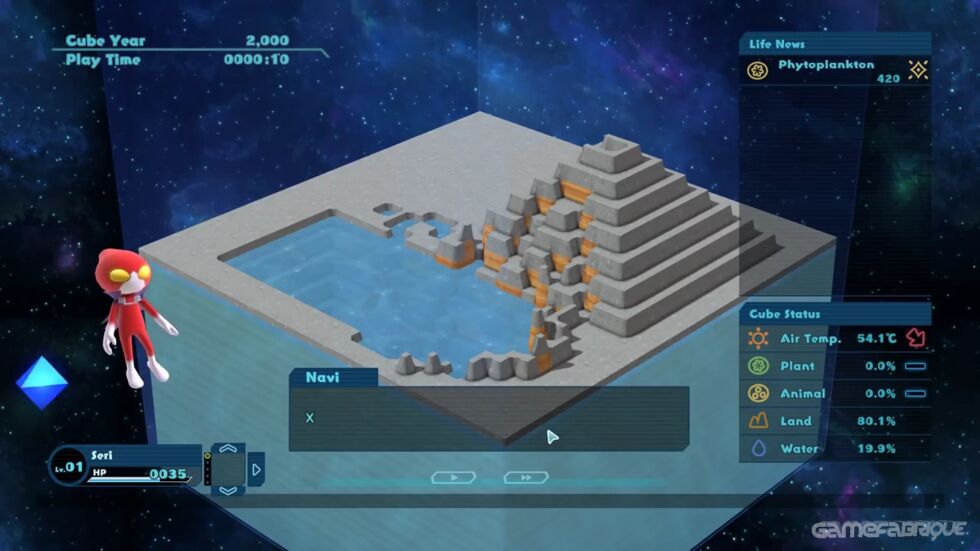This screenshot has height=551, width=980.
Task: Open the Phytoplankton Life News entry
Action: click(836, 69)
